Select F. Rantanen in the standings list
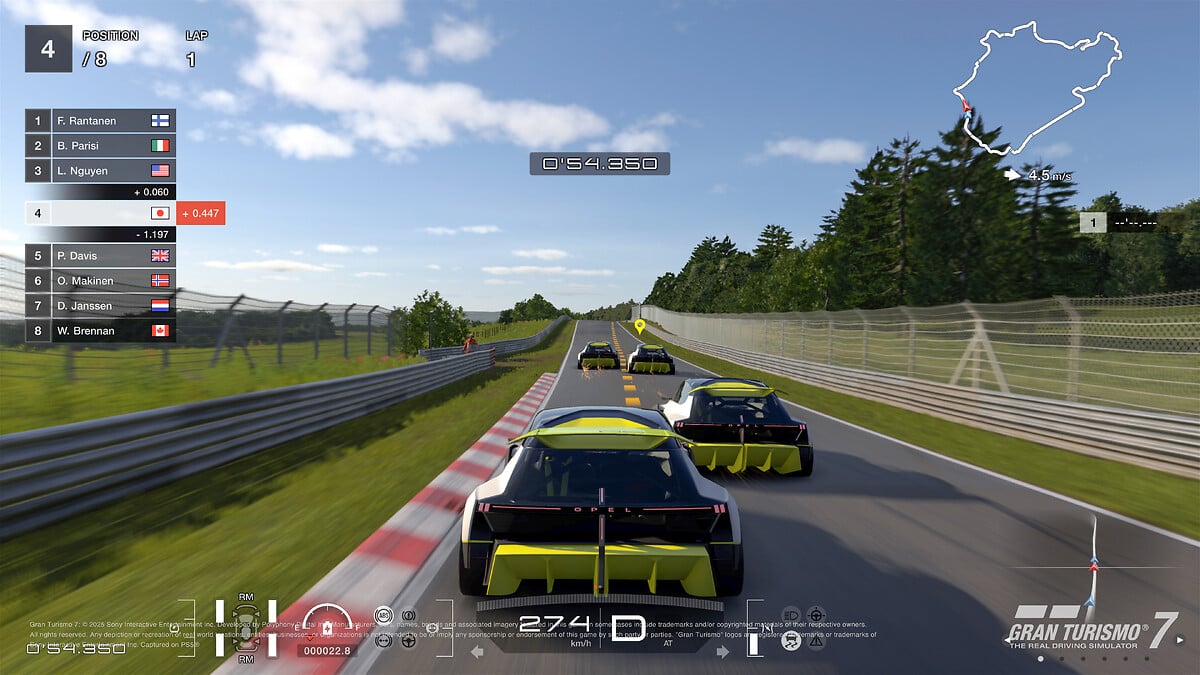Viewport: 1200px width, 675px height. pyautogui.click(x=100, y=121)
